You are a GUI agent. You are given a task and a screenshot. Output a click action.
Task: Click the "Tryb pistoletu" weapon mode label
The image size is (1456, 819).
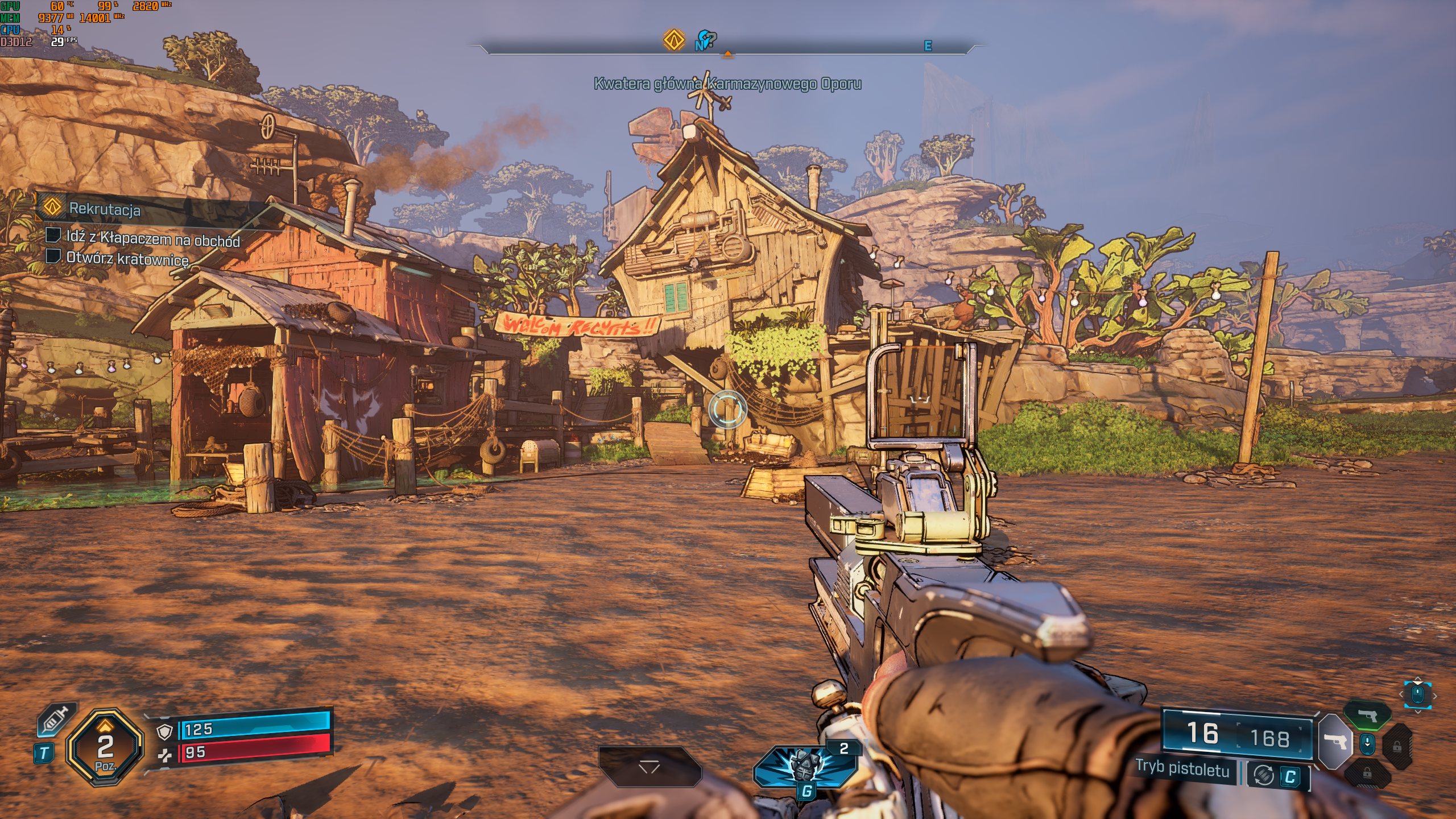pyautogui.click(x=1182, y=768)
